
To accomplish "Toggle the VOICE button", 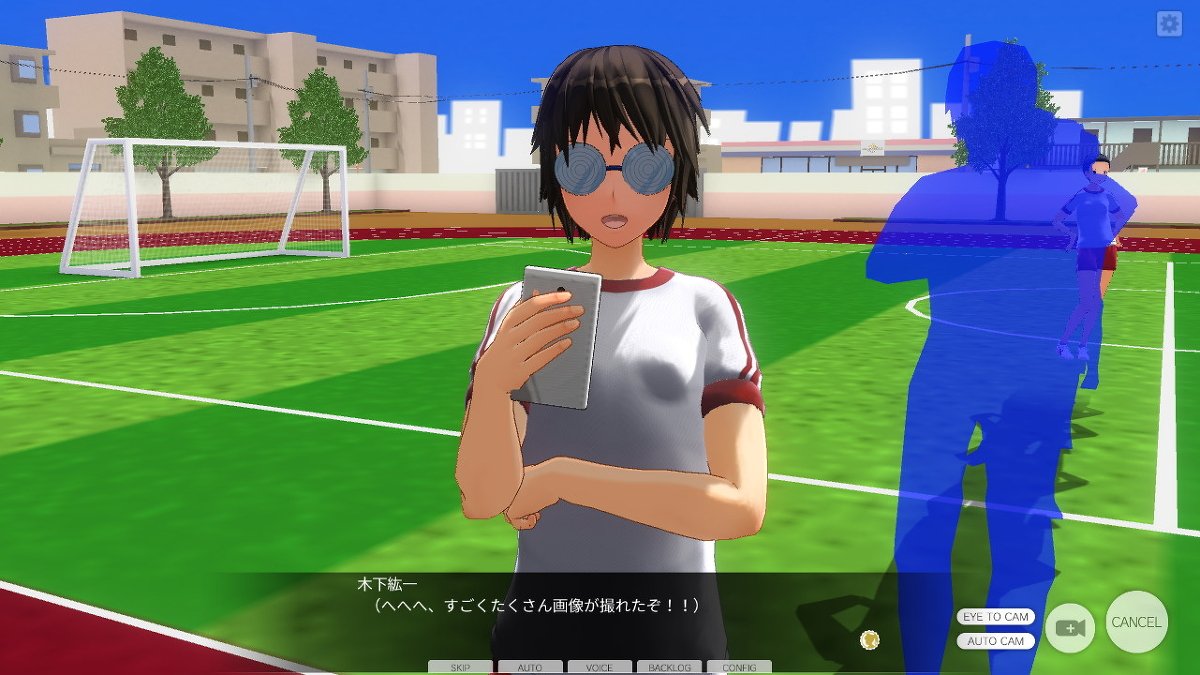I will pos(599,667).
